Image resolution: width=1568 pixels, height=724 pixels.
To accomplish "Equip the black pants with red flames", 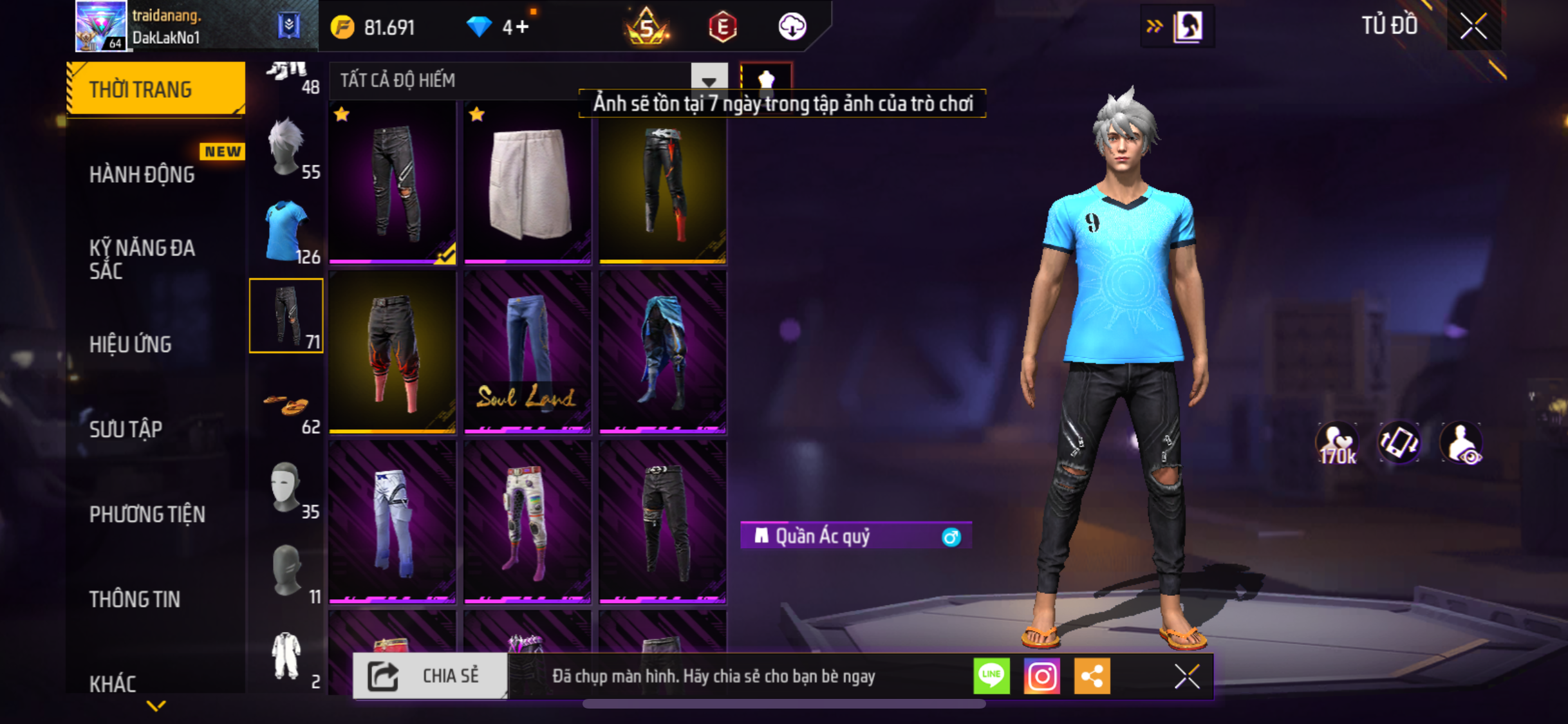I will click(x=393, y=351).
